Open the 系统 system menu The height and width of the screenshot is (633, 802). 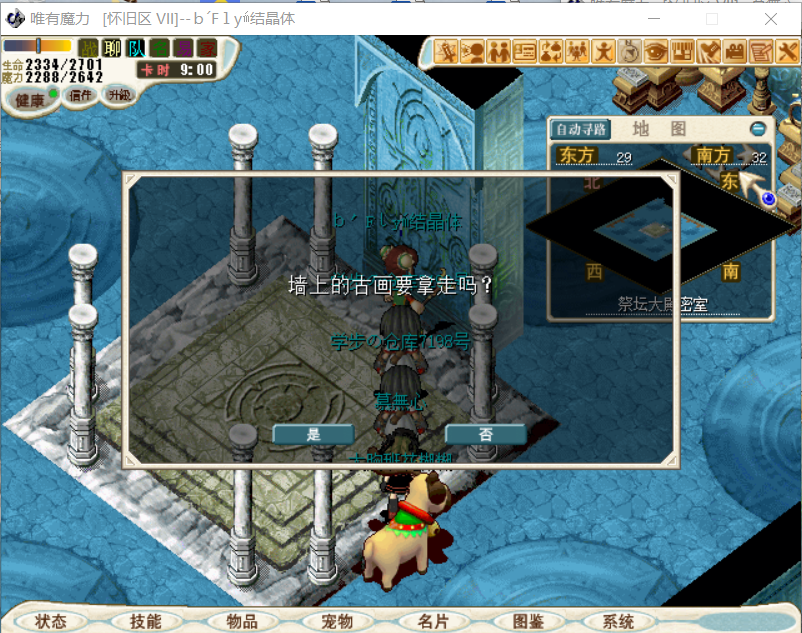618,621
